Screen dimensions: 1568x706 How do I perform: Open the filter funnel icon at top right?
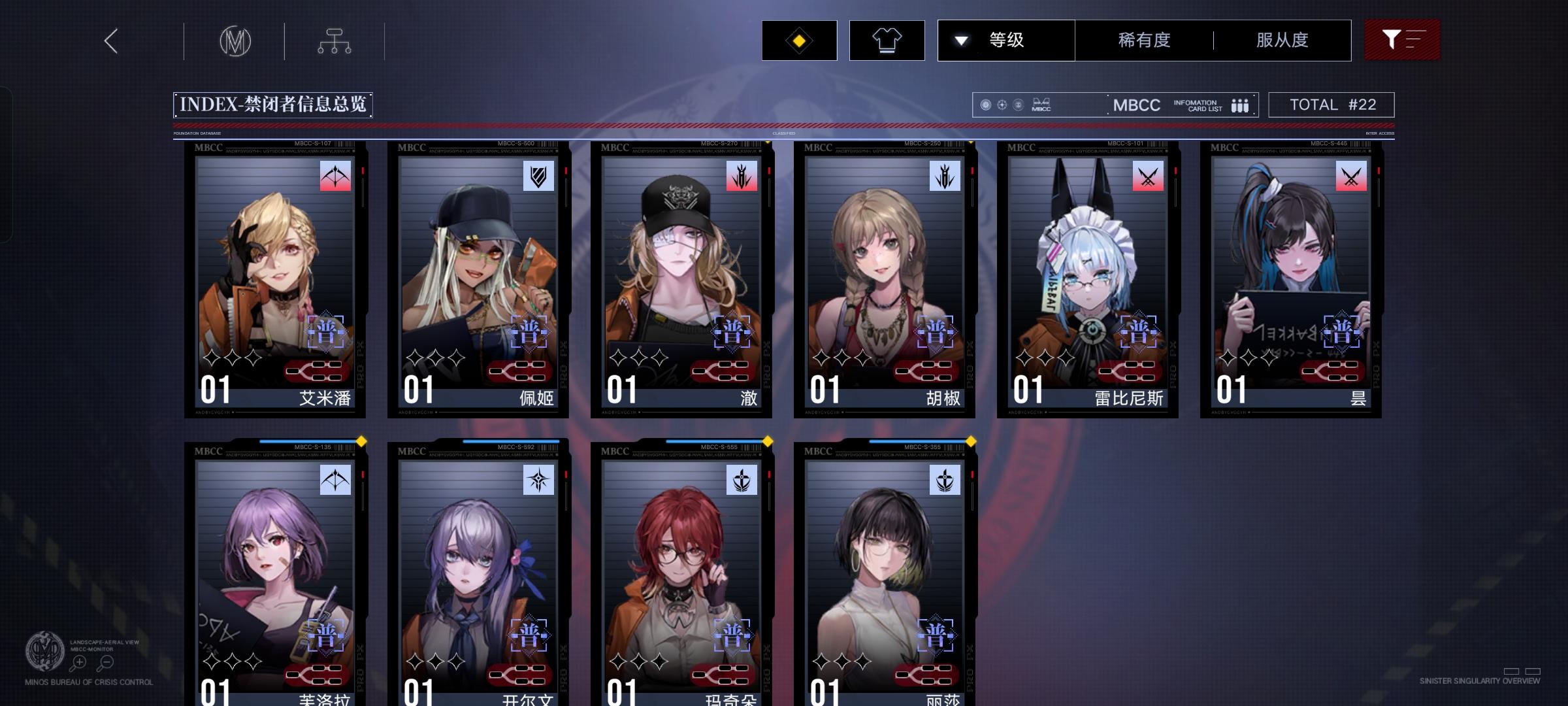pyautogui.click(x=1402, y=40)
